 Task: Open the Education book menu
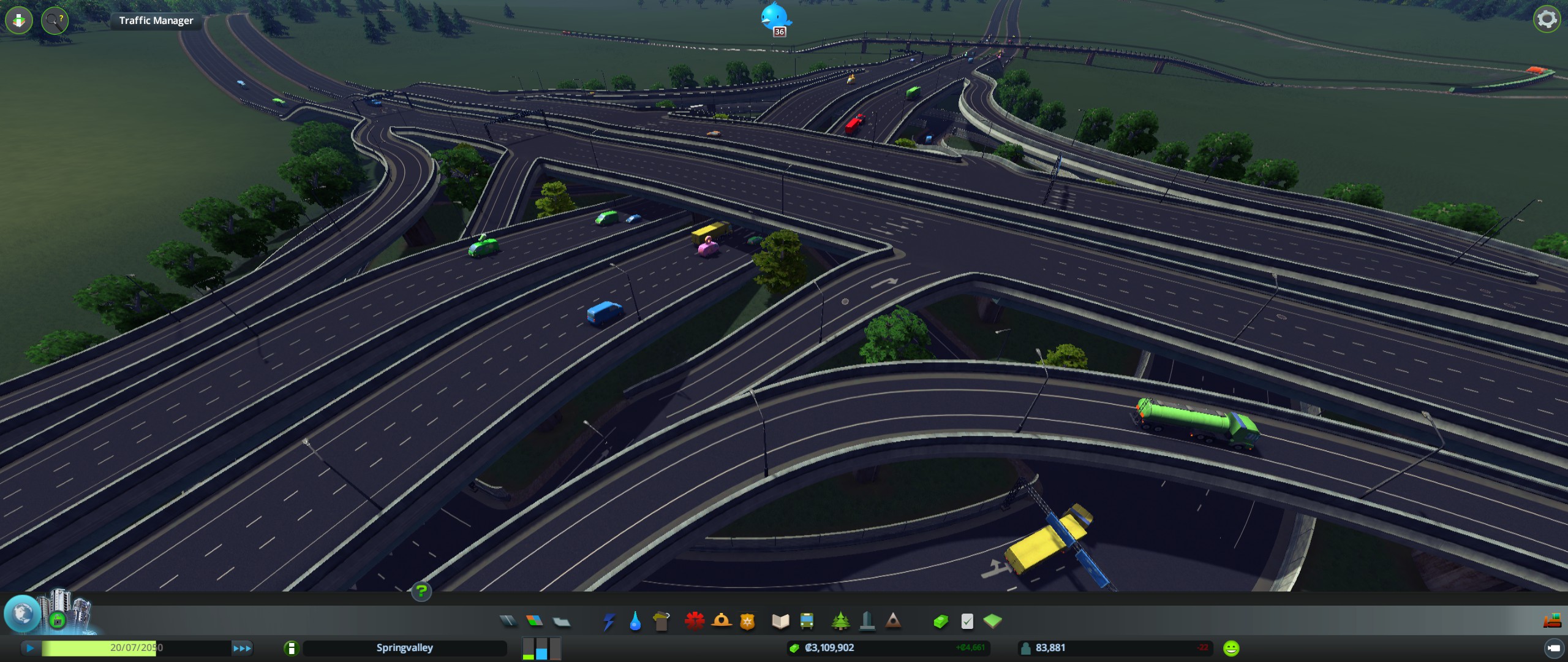coord(780,622)
